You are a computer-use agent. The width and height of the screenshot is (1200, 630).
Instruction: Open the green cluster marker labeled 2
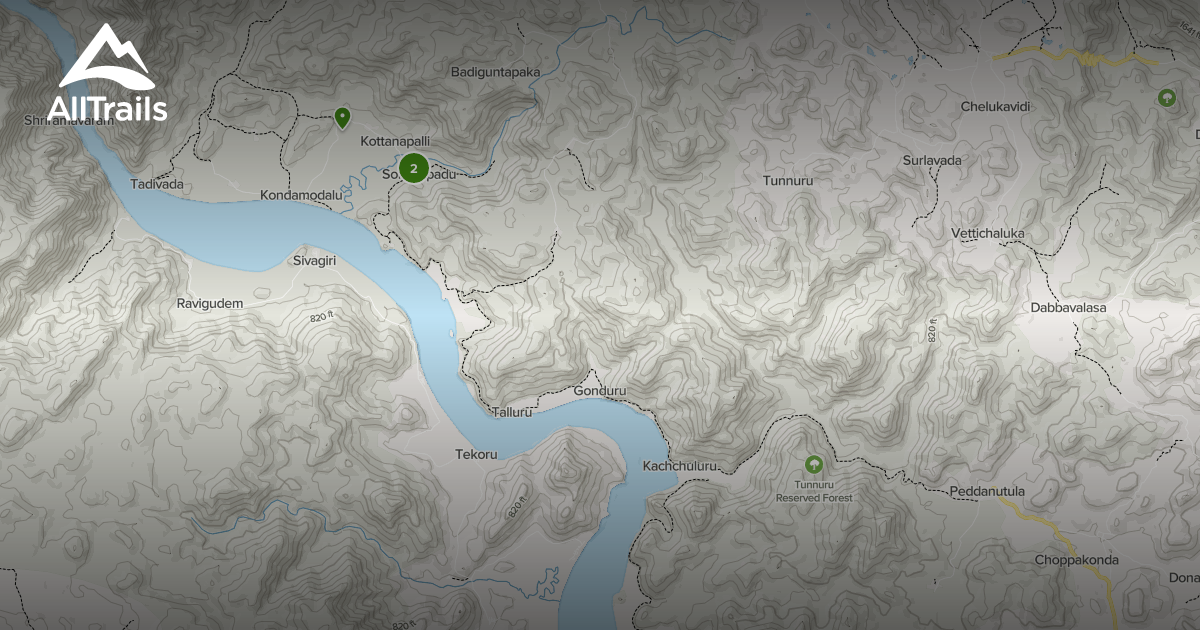pos(413,169)
